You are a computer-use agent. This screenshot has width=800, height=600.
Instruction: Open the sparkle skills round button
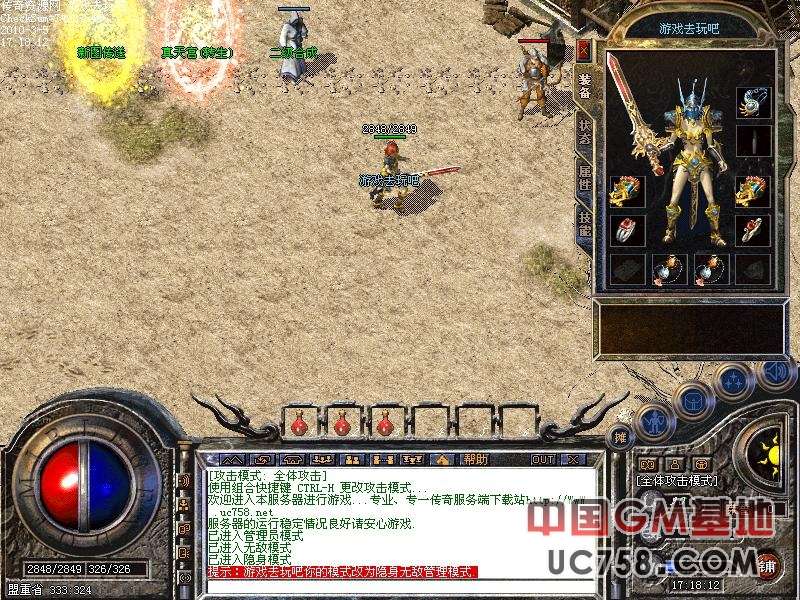click(x=734, y=380)
